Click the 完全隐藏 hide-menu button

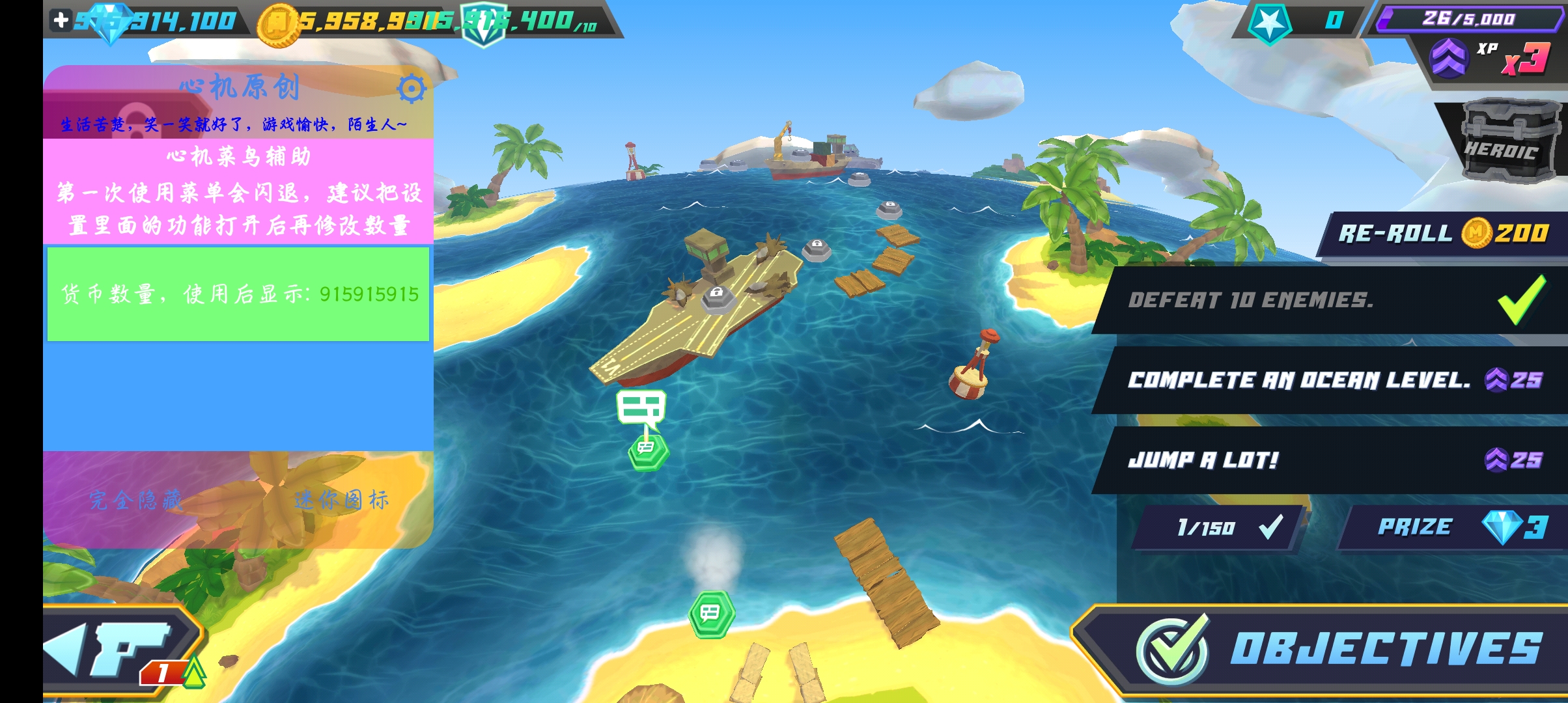(136, 500)
